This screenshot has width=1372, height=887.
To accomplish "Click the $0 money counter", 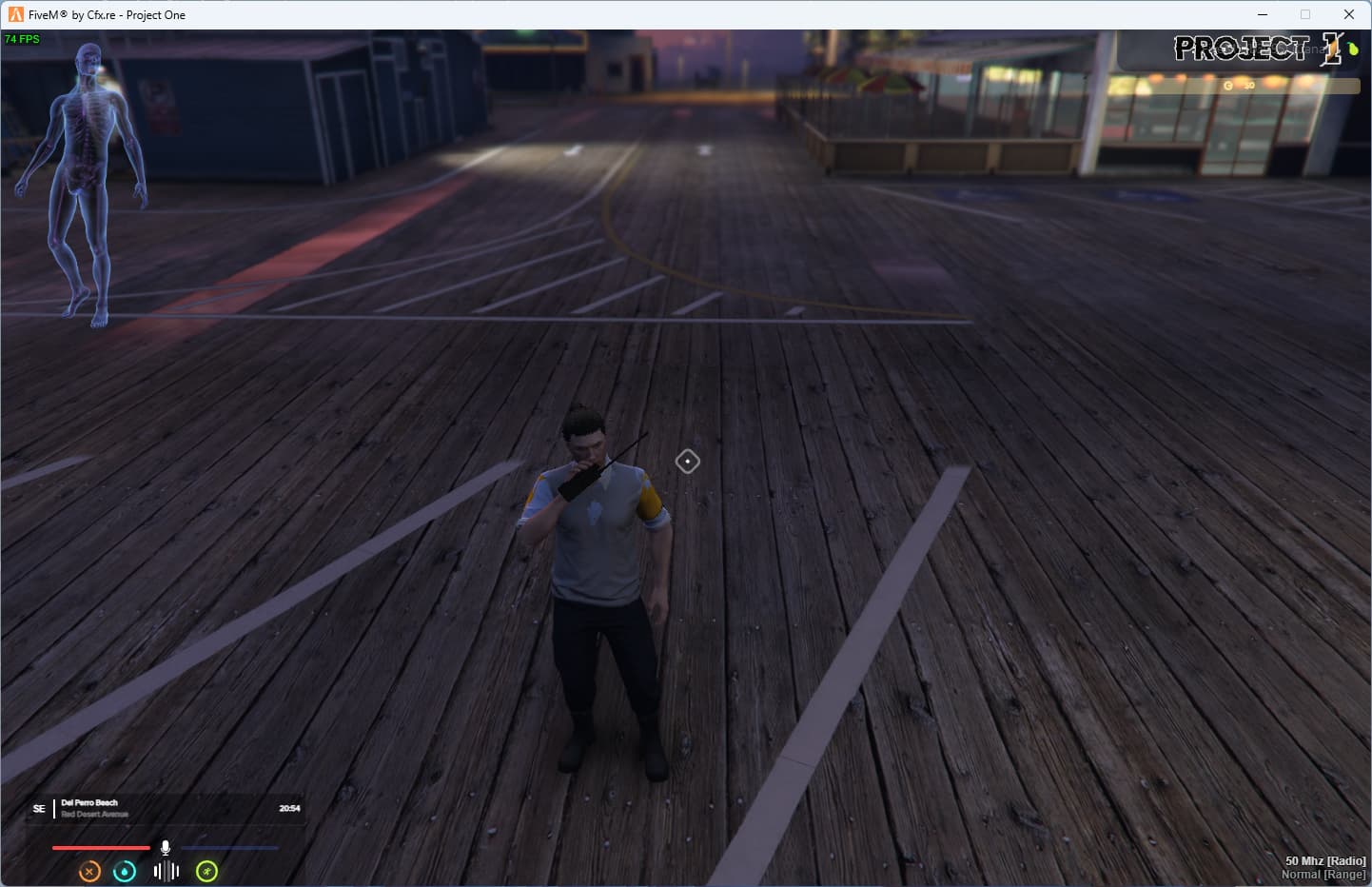I will tap(1240, 86).
